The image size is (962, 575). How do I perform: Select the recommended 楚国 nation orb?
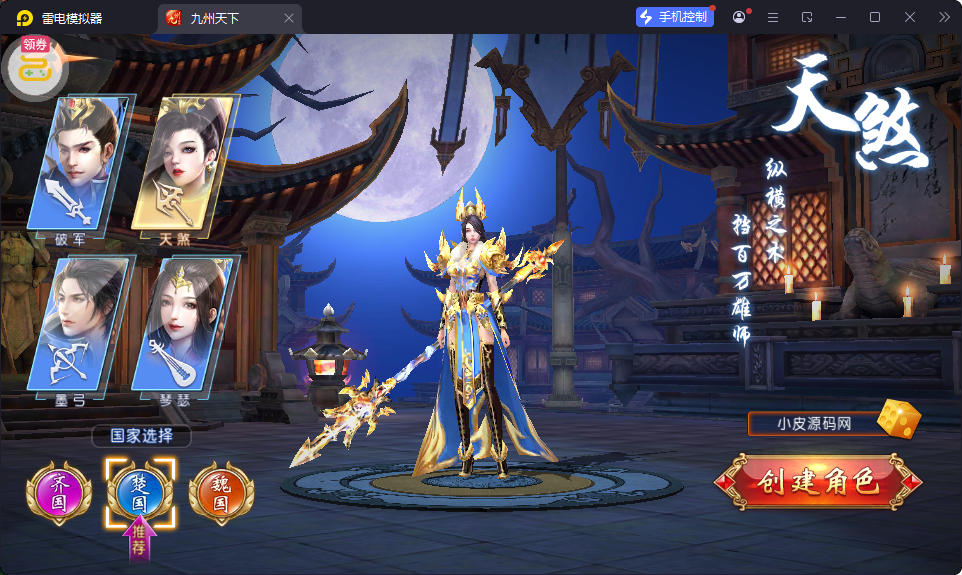[140, 493]
